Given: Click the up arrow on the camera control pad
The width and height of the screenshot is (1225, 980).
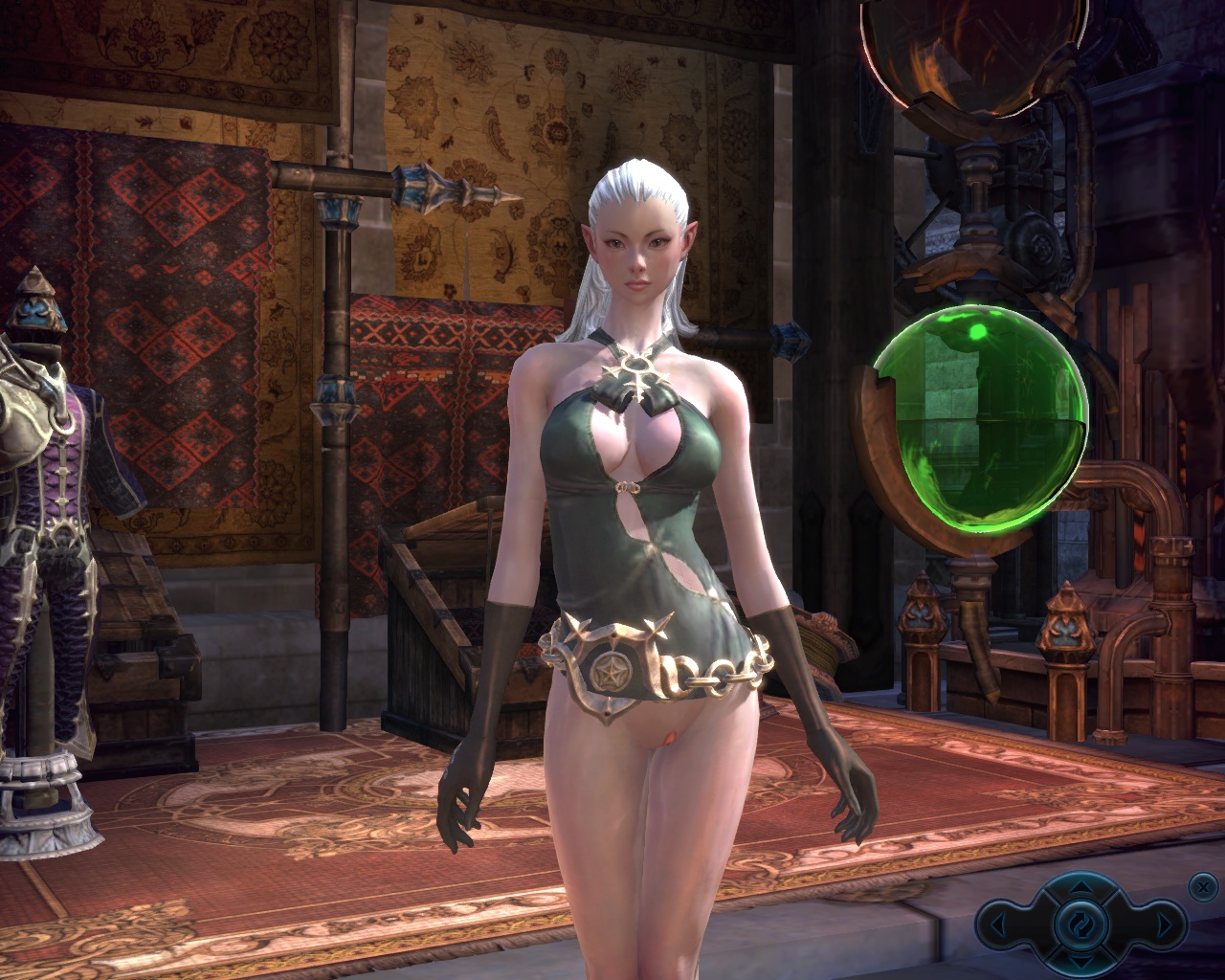Looking at the screenshot, I should 1081,890.
